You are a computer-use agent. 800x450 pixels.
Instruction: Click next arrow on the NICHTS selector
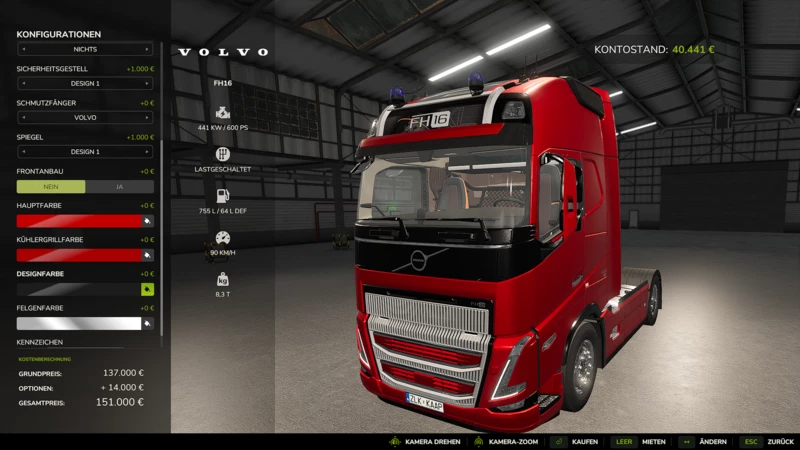pos(148,48)
